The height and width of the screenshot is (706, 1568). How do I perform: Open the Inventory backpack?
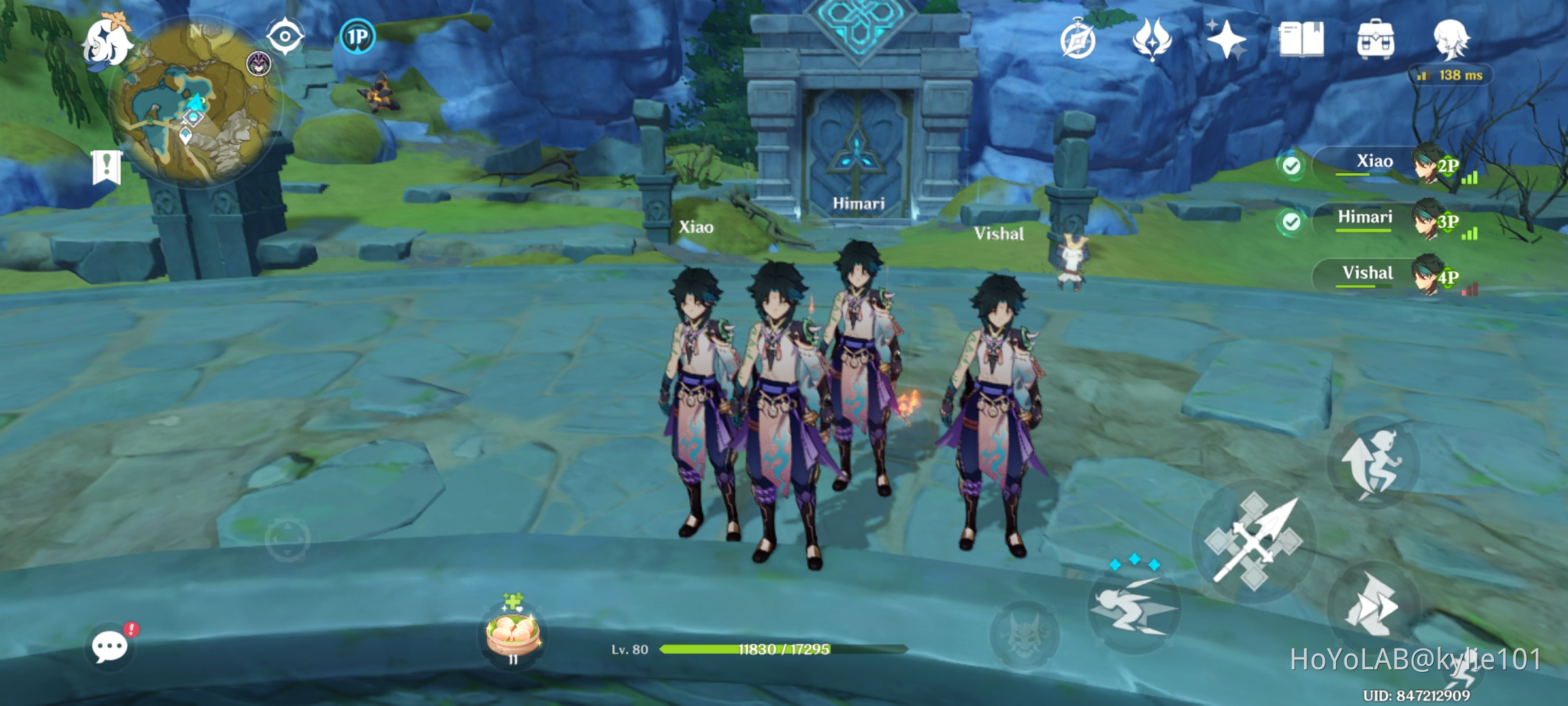click(x=1377, y=41)
